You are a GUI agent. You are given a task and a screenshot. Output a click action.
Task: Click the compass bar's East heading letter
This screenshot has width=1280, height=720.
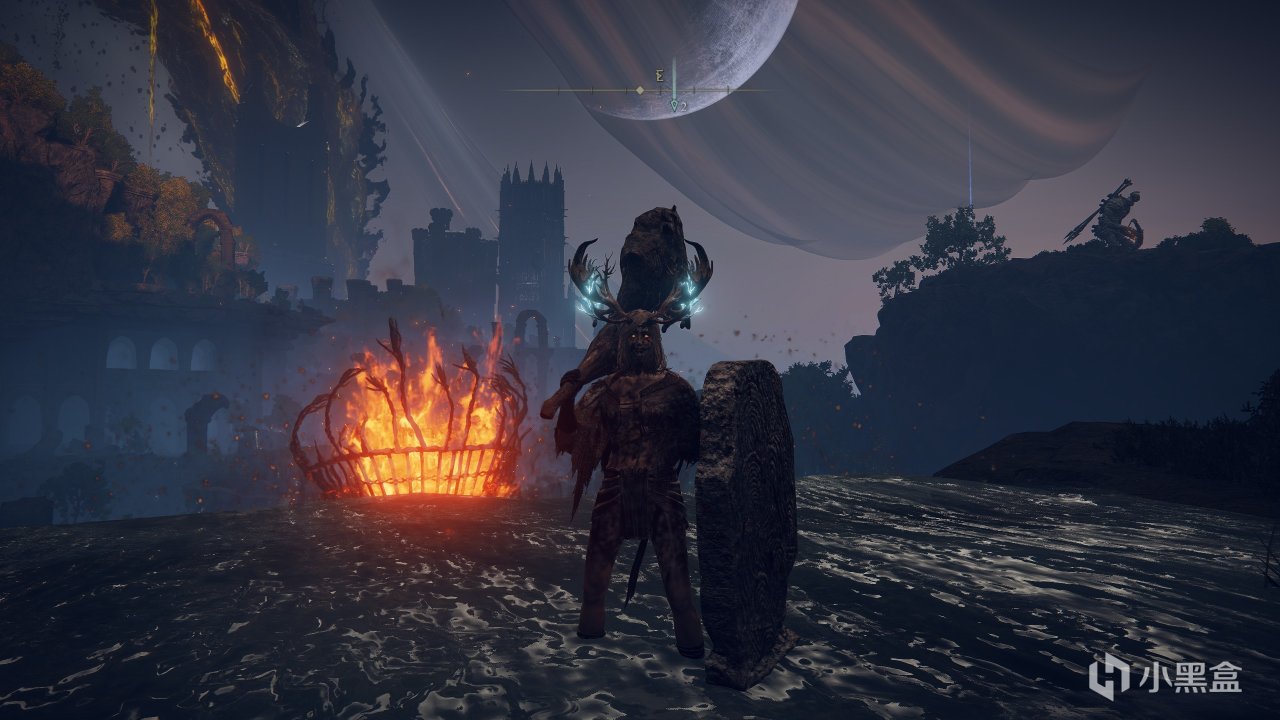660,75
